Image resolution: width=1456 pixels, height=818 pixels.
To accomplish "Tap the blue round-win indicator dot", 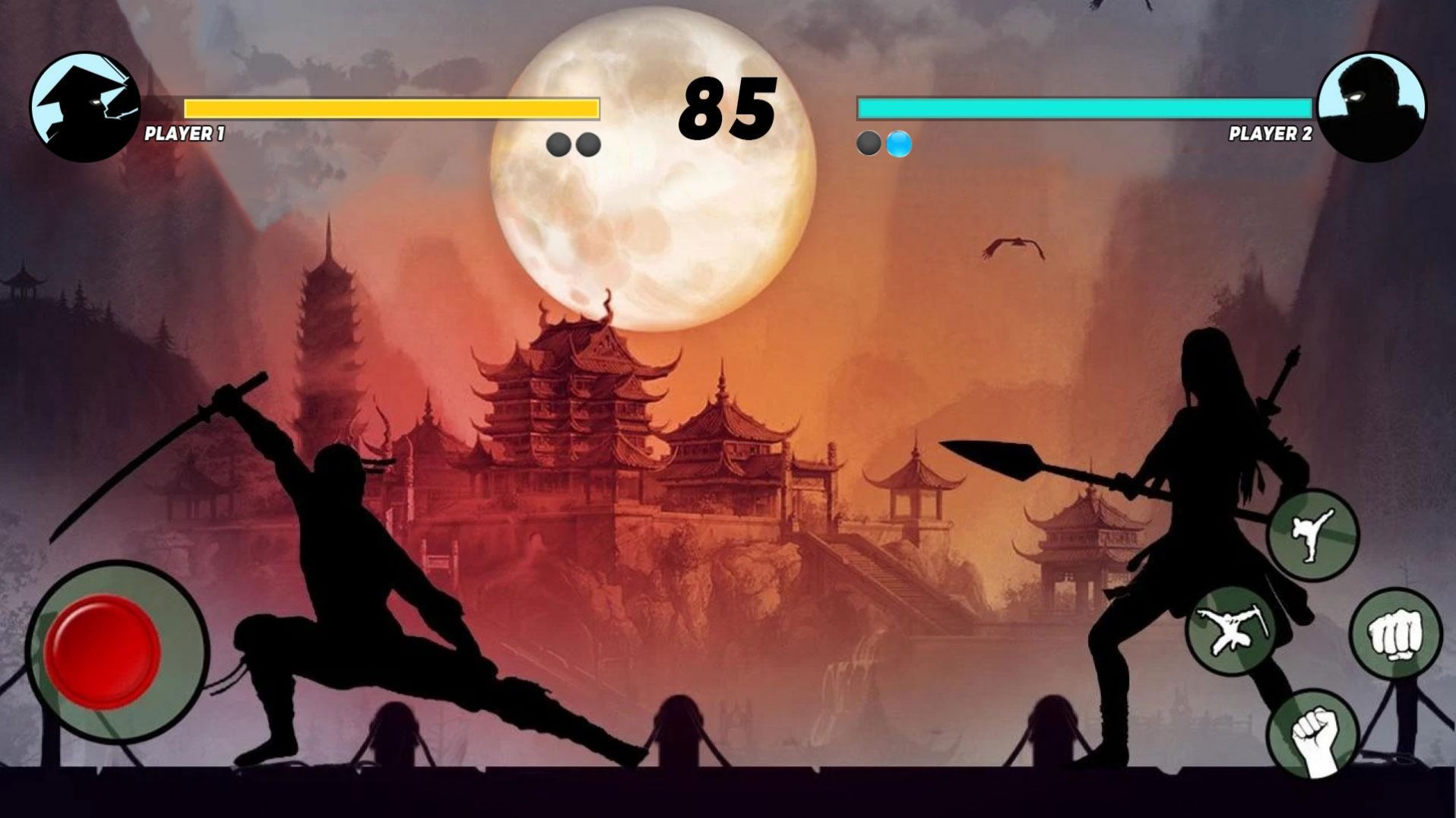I will click(898, 141).
